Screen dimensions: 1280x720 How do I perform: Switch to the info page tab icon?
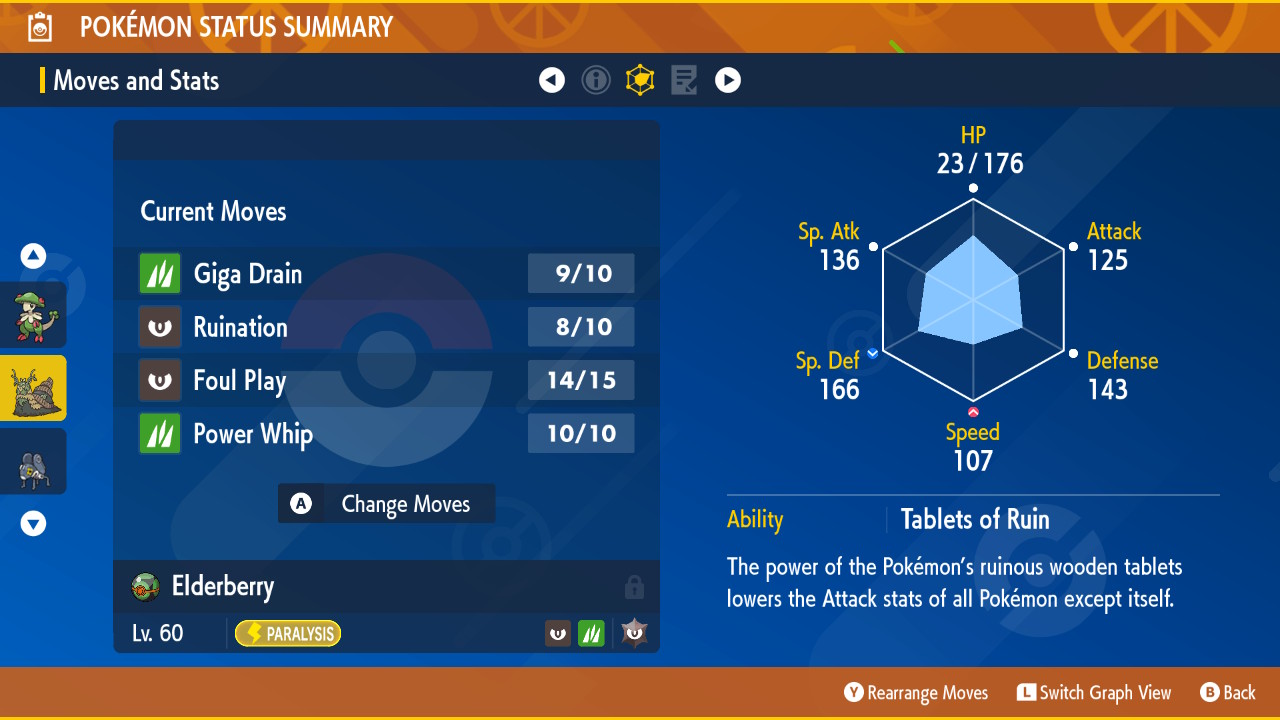596,80
